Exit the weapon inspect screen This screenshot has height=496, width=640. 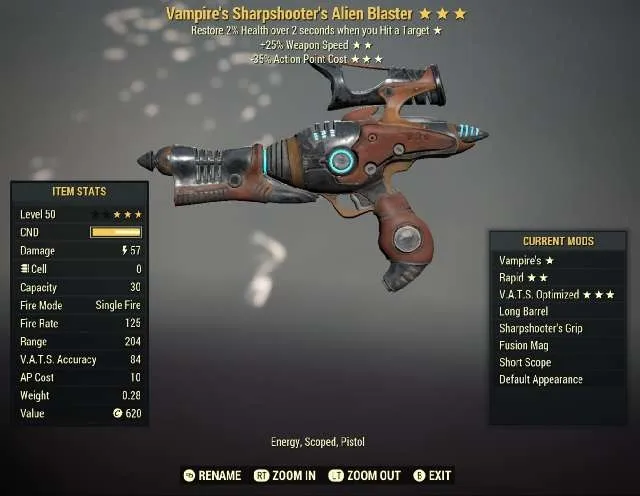tap(440, 476)
